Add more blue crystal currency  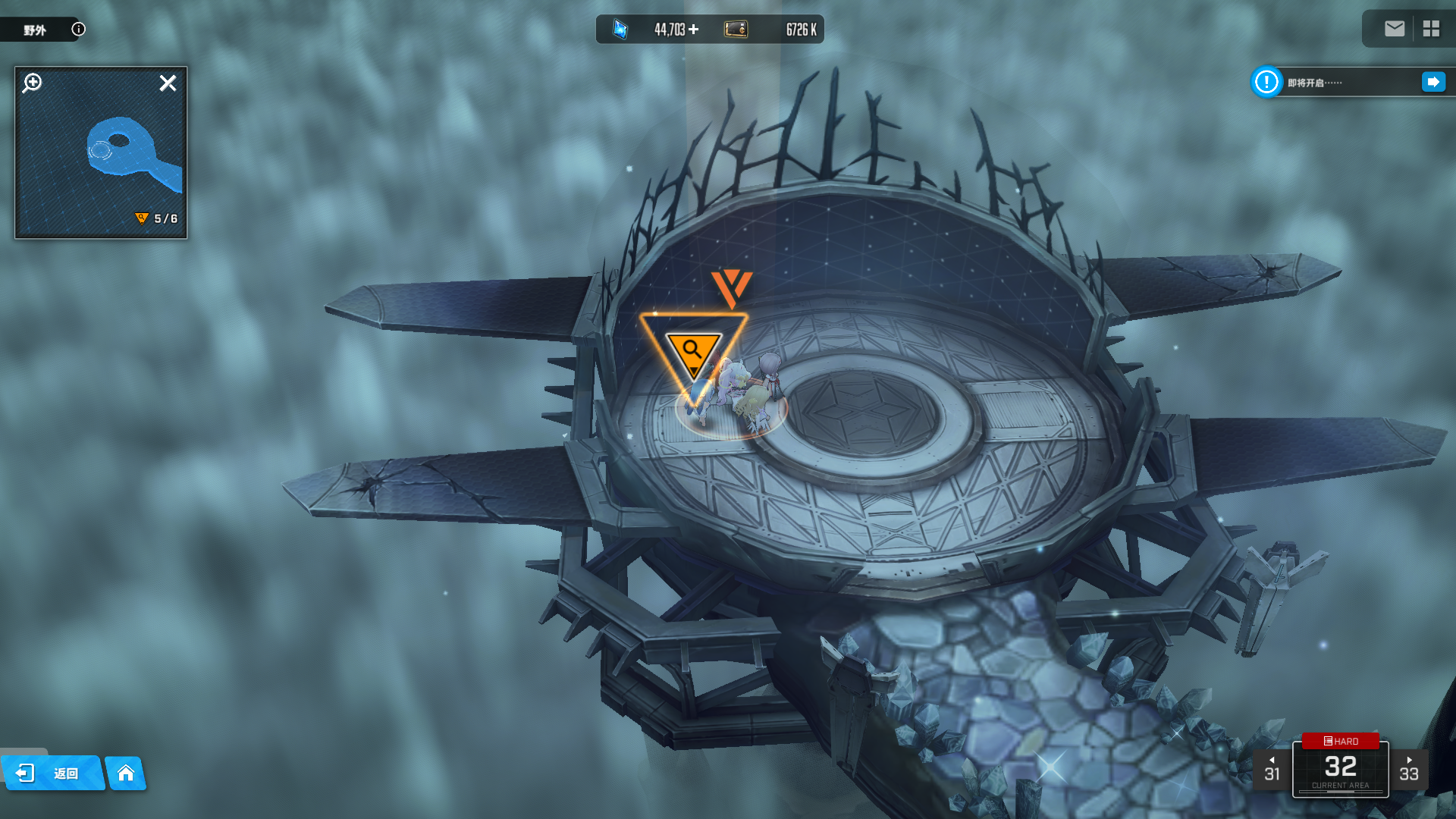[x=694, y=30]
